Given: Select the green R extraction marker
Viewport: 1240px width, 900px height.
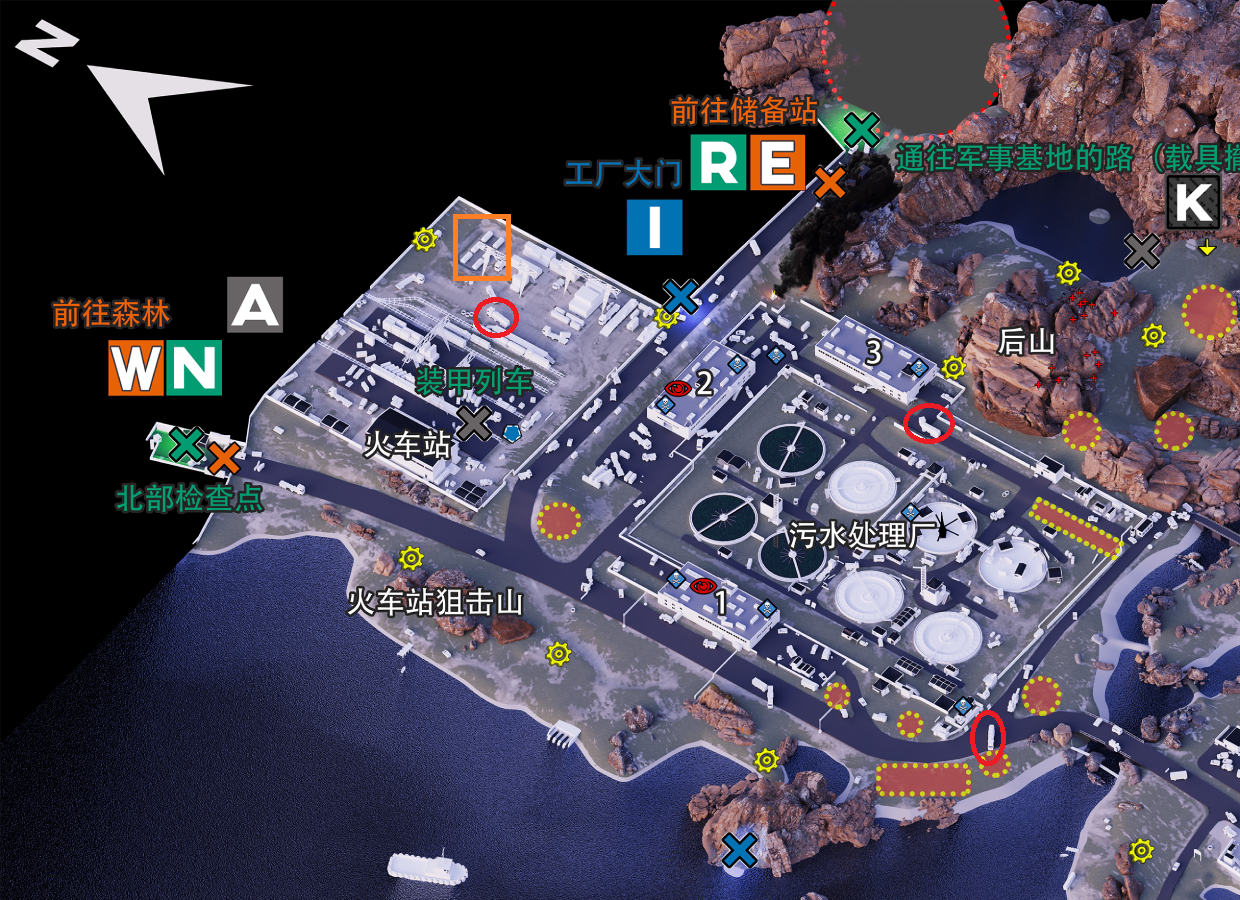Looking at the screenshot, I should click(720, 161).
